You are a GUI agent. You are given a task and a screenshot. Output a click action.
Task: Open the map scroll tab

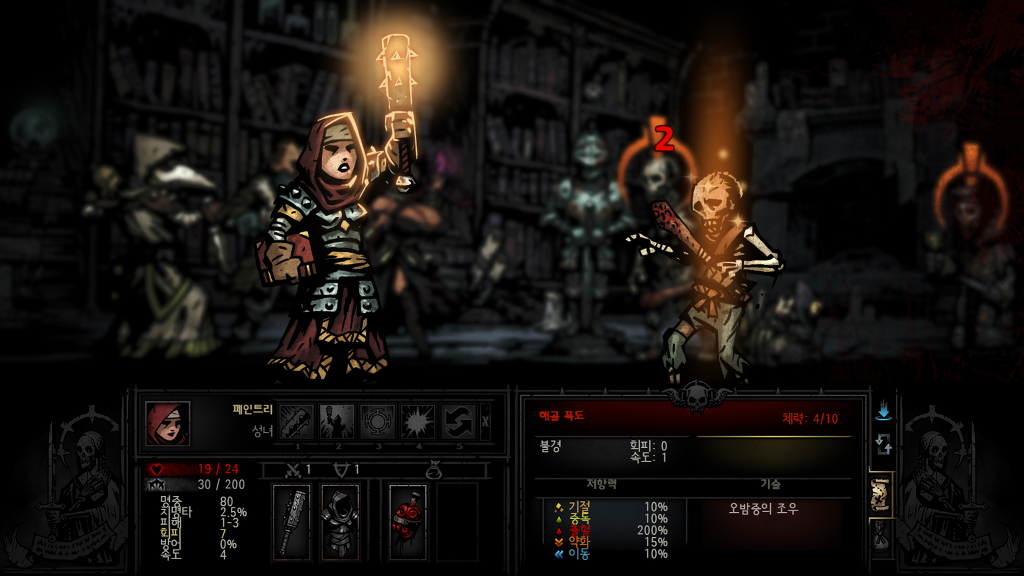click(x=881, y=493)
